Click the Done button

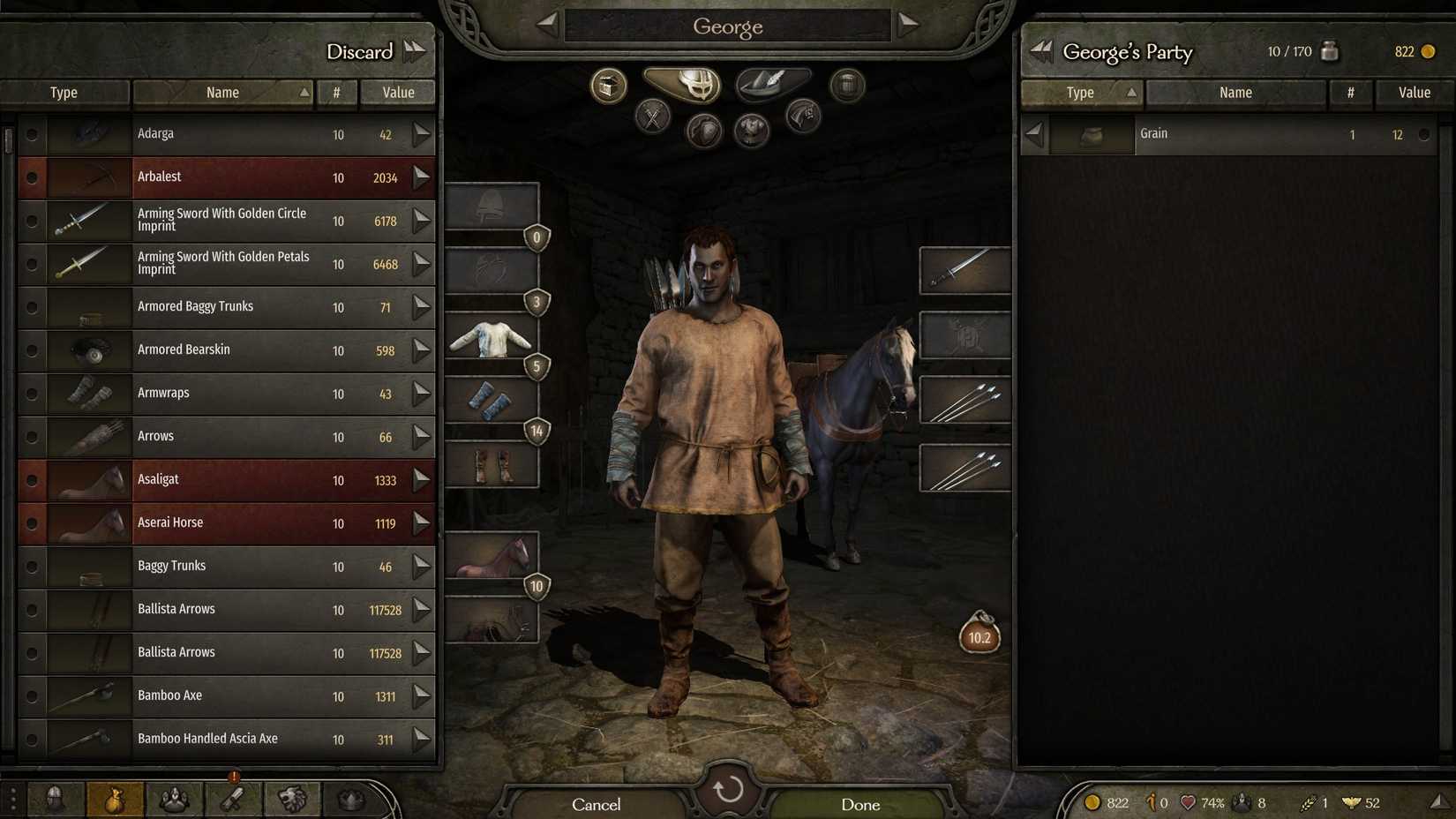[860, 804]
